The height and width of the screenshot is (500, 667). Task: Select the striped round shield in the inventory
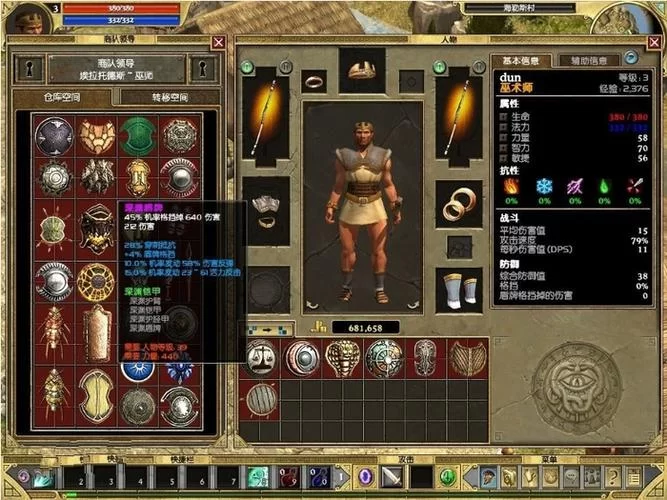click(x=261, y=398)
